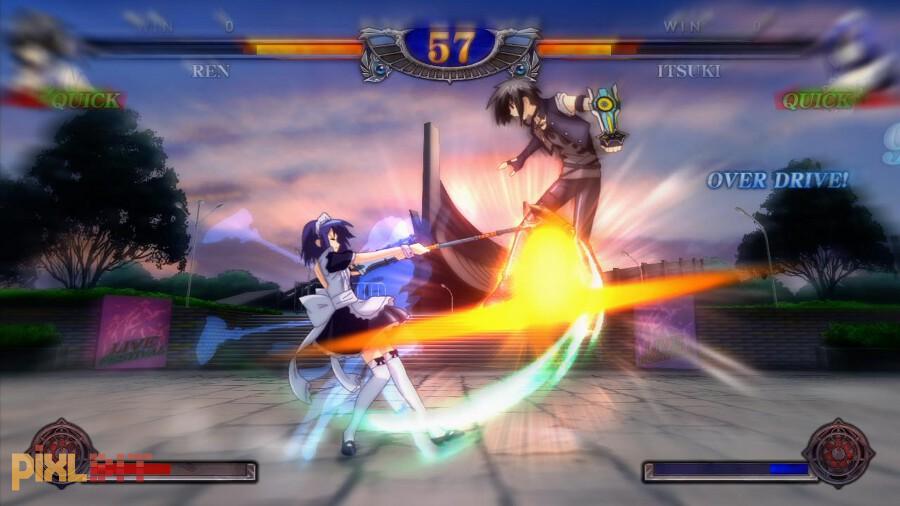Select Ren's QUICK style badge
Screen dimensions: 900x506
pyautogui.click(x=84, y=100)
